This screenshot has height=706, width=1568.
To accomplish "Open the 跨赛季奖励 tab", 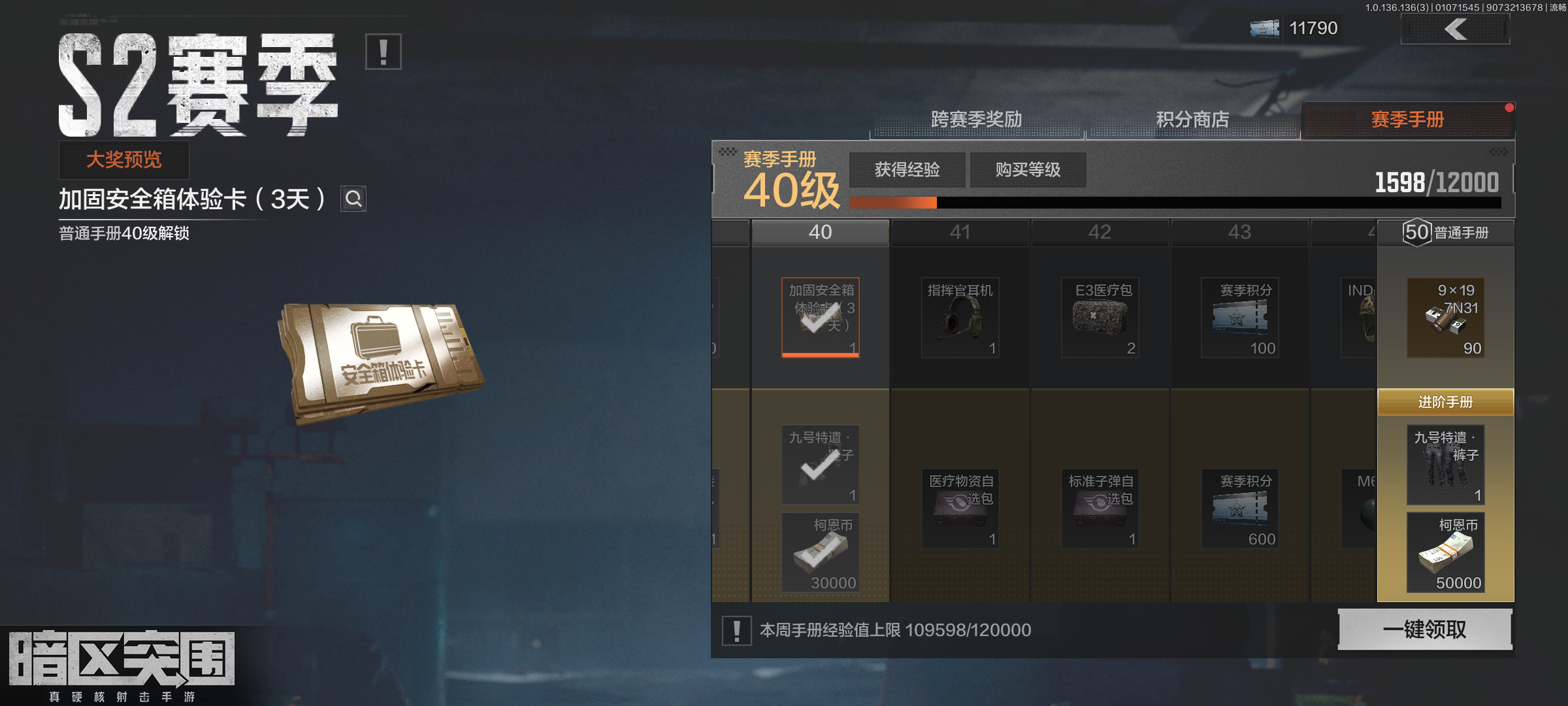I will pos(978,120).
